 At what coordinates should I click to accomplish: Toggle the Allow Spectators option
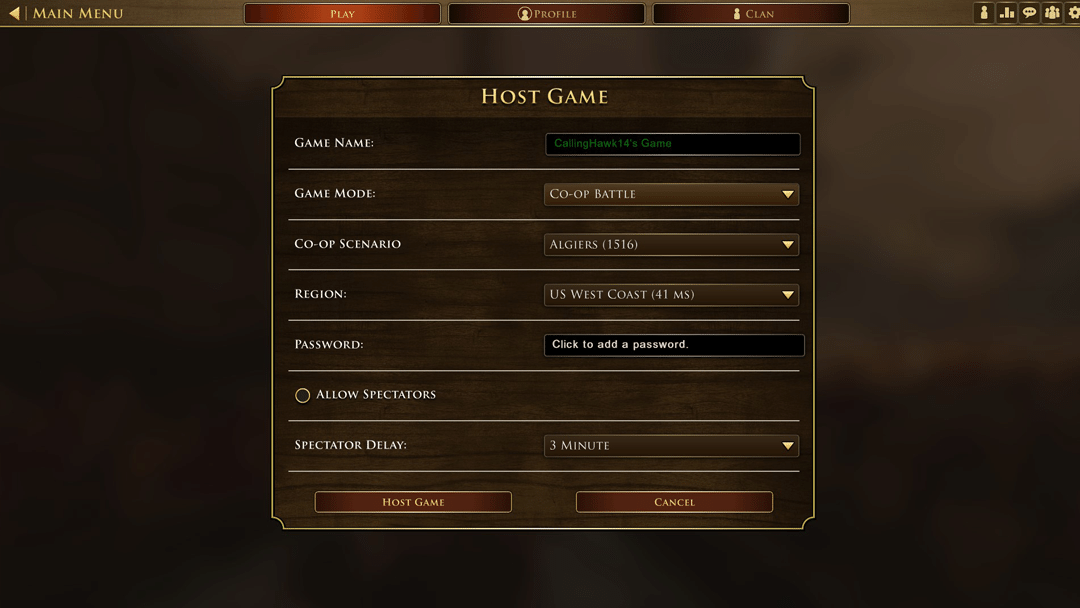coord(303,396)
